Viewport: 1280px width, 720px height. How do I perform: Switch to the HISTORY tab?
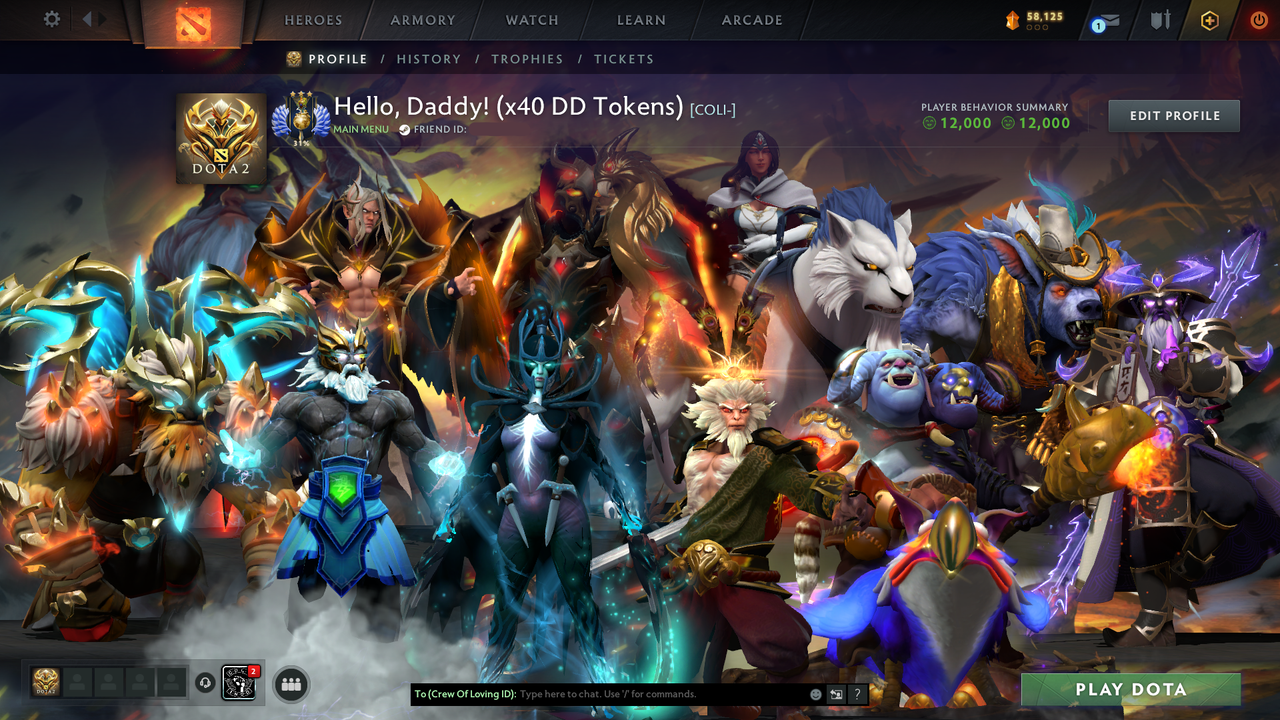pyautogui.click(x=428, y=59)
